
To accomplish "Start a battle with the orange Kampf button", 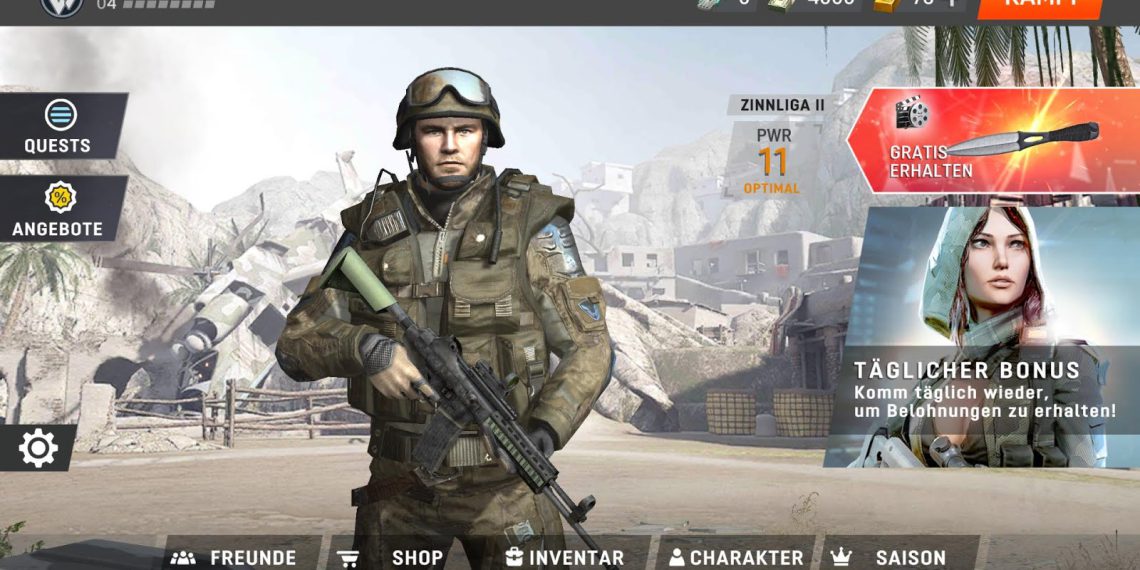I will point(1040,6).
